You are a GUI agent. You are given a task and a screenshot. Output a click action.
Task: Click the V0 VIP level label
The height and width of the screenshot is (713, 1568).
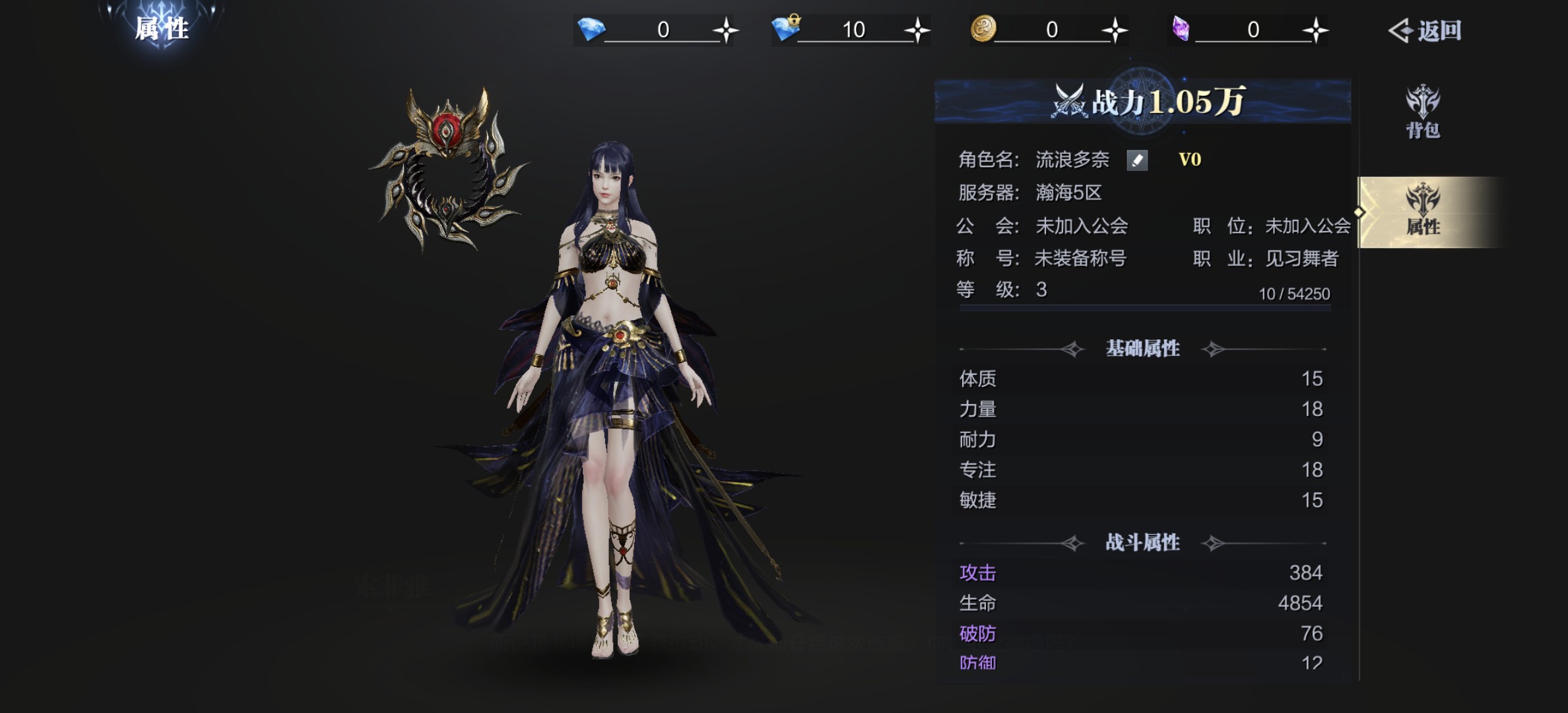click(x=1191, y=160)
